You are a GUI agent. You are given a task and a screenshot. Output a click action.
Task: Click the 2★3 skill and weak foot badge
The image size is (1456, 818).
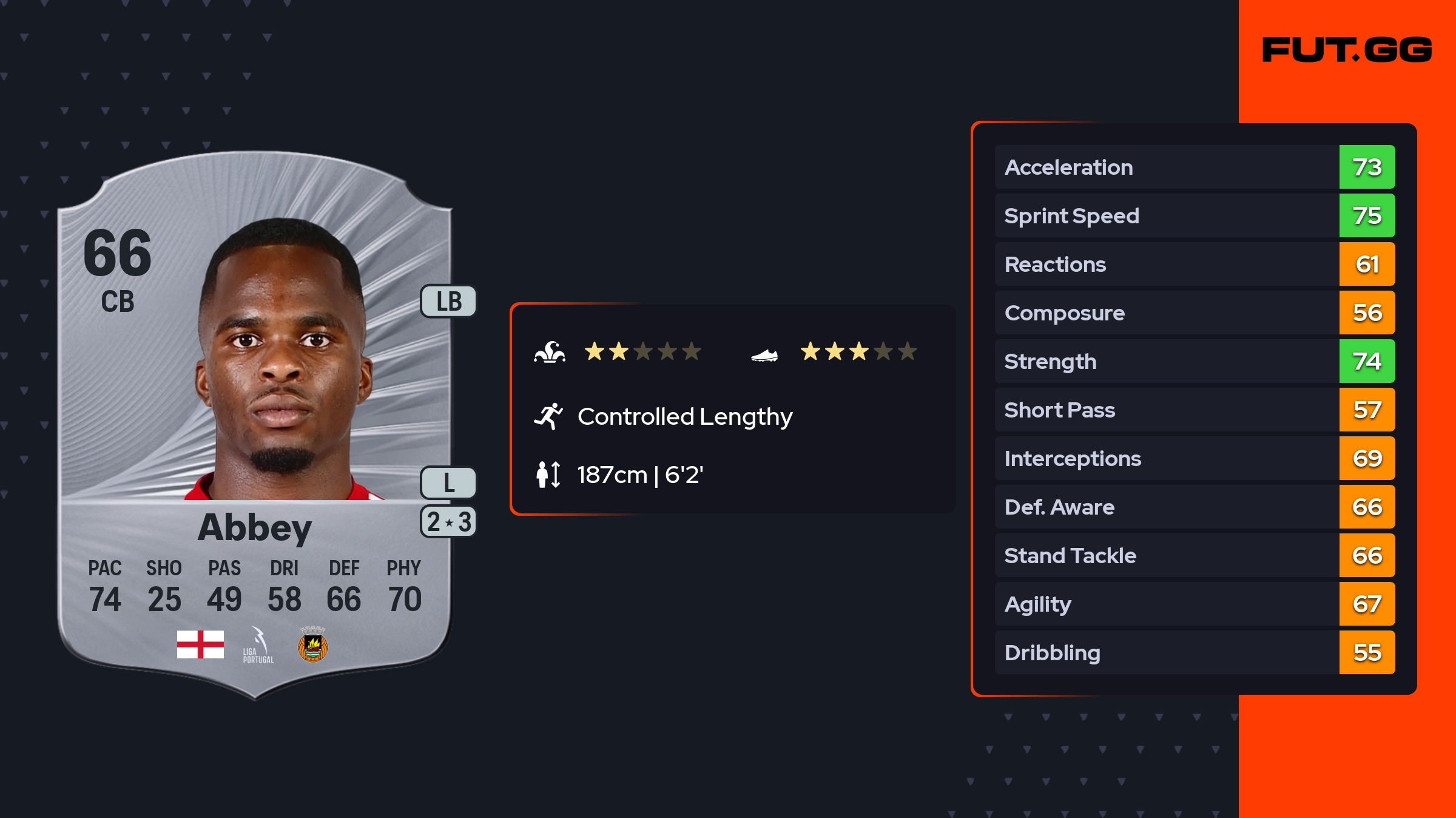point(449,522)
